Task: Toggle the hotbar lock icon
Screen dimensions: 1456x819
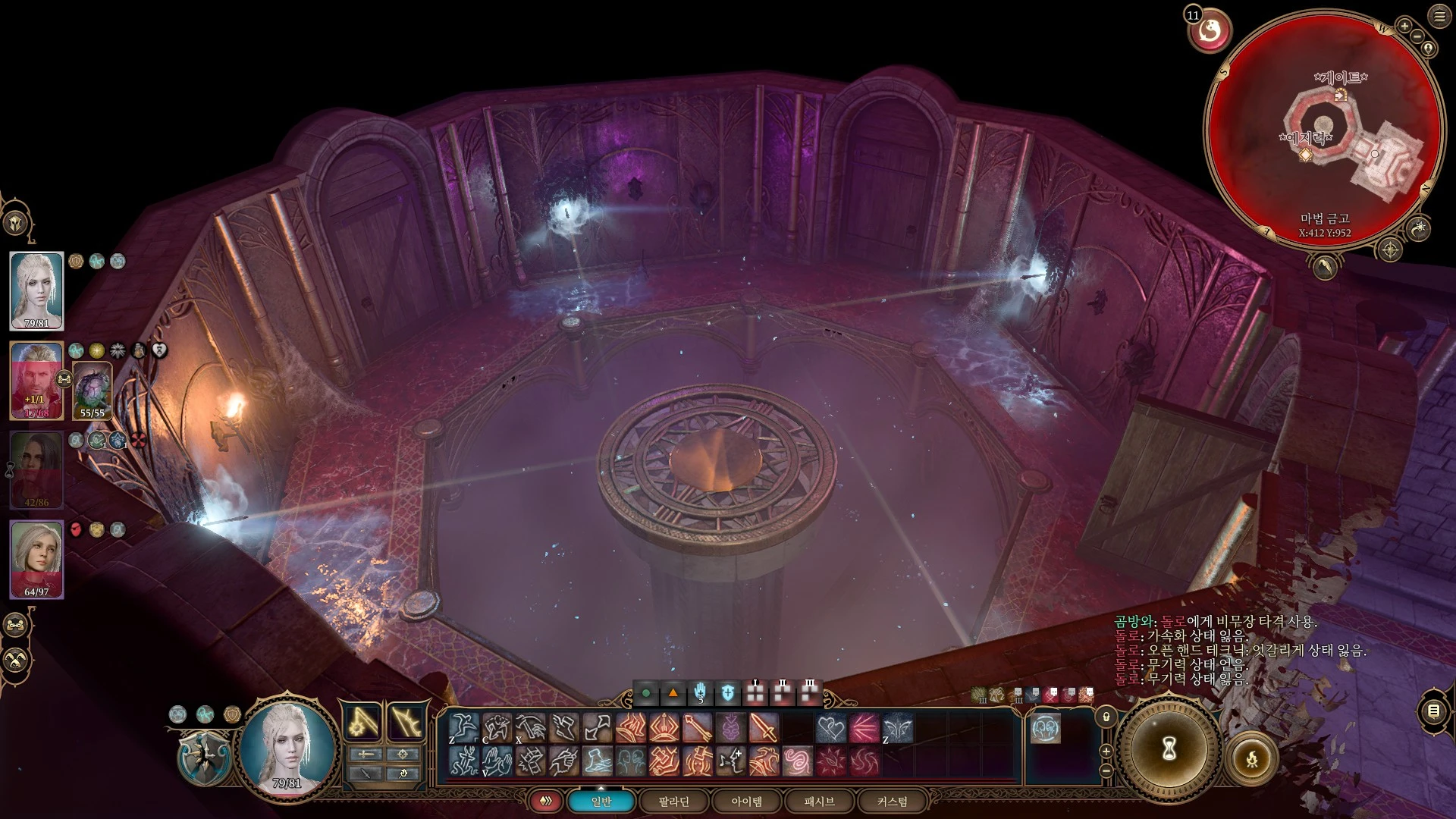Action: 1106,717
